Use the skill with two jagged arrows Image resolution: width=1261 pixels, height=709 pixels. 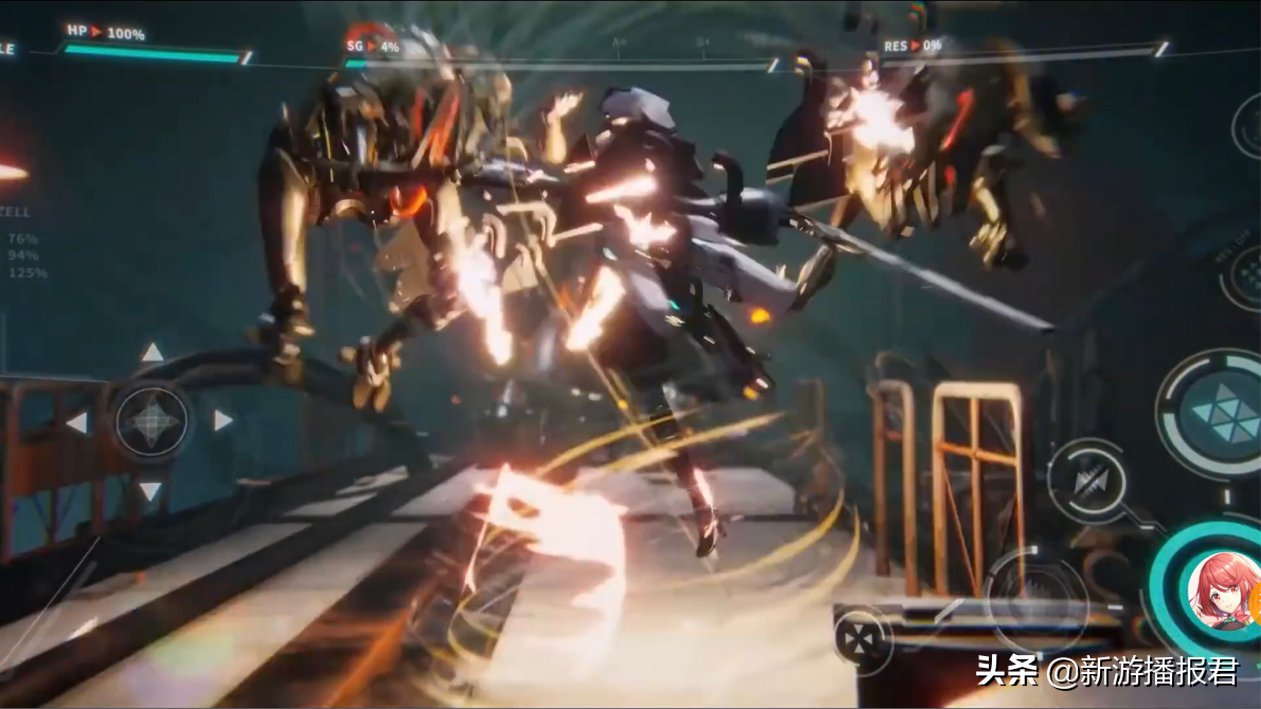click(1088, 481)
